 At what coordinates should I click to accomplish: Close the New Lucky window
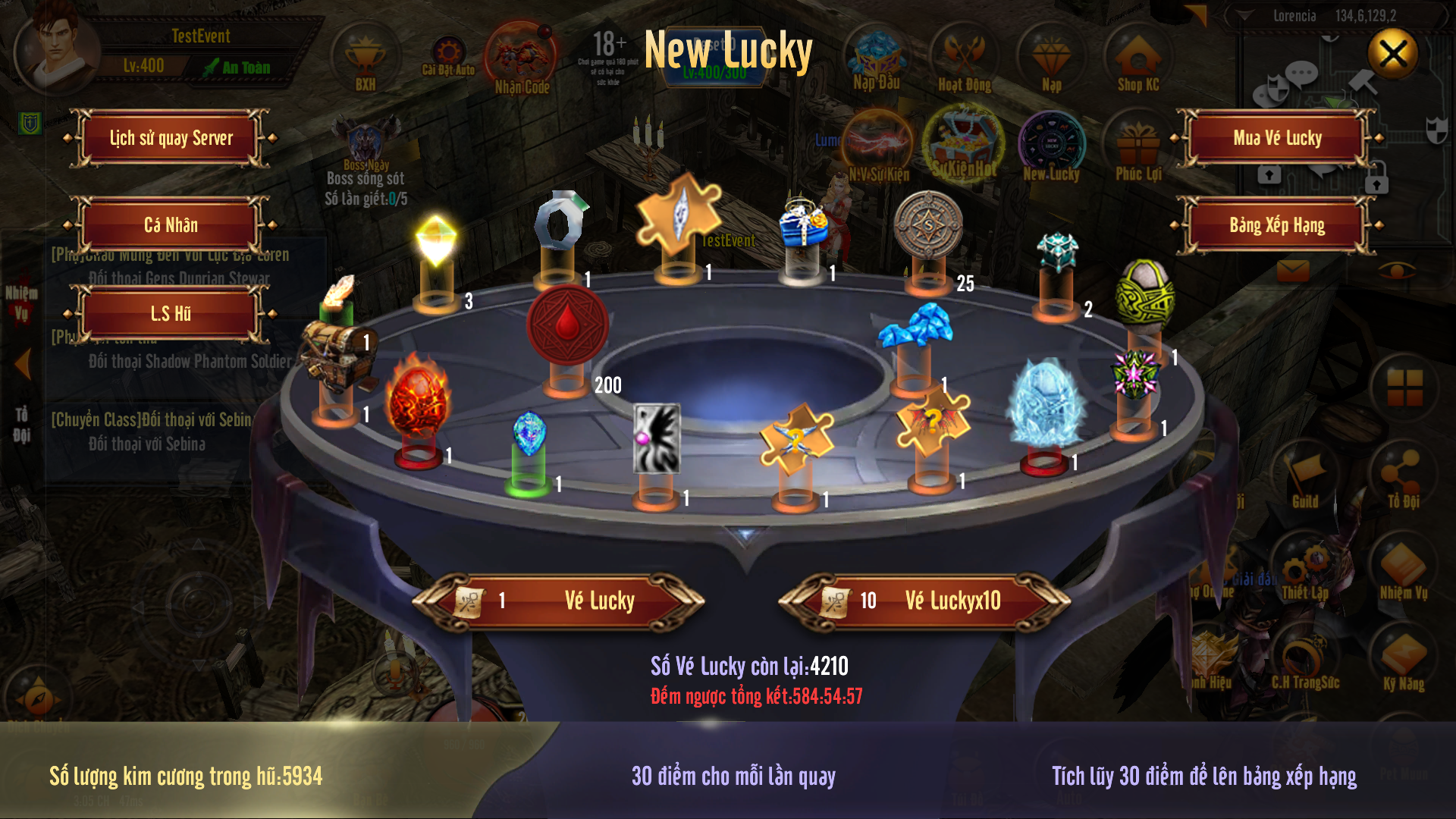click(x=1392, y=54)
